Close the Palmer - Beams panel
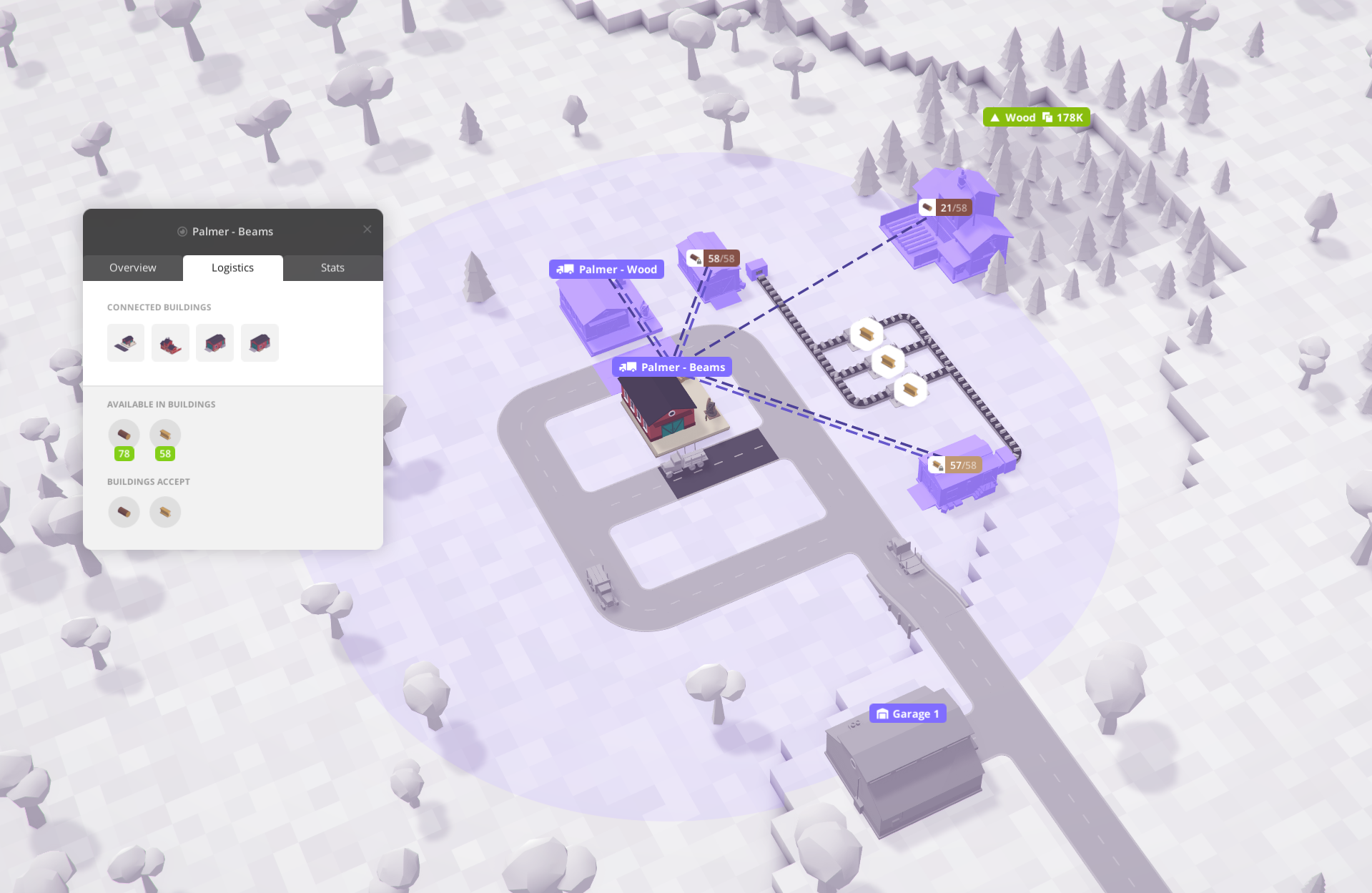The height and width of the screenshot is (893, 1372). tap(367, 229)
